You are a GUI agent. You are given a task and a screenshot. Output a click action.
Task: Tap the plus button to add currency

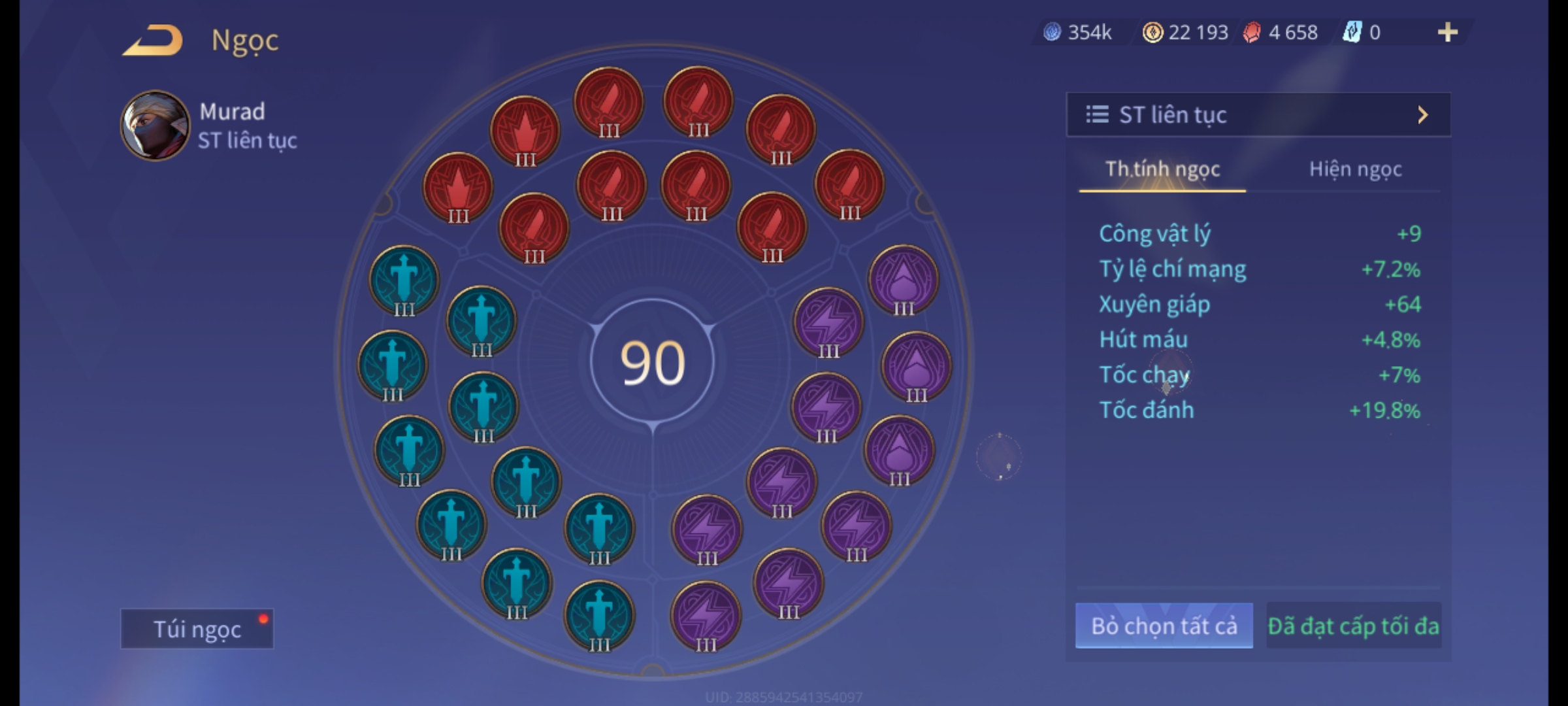coord(1447,32)
